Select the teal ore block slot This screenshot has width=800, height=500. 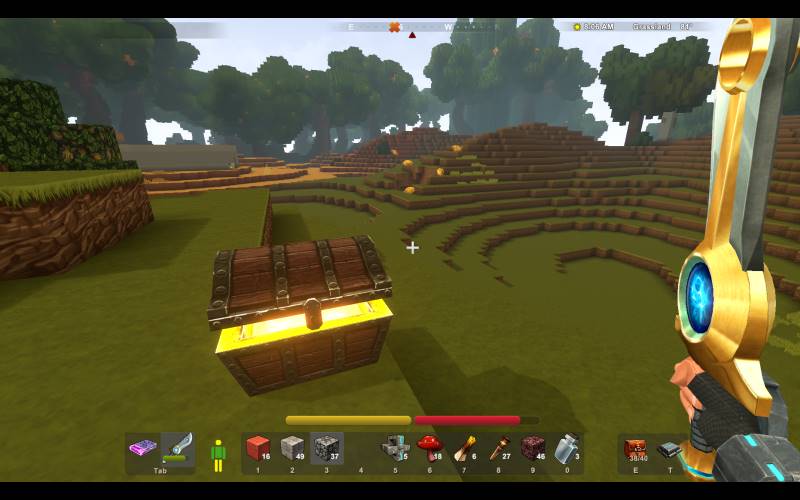[x=395, y=448]
